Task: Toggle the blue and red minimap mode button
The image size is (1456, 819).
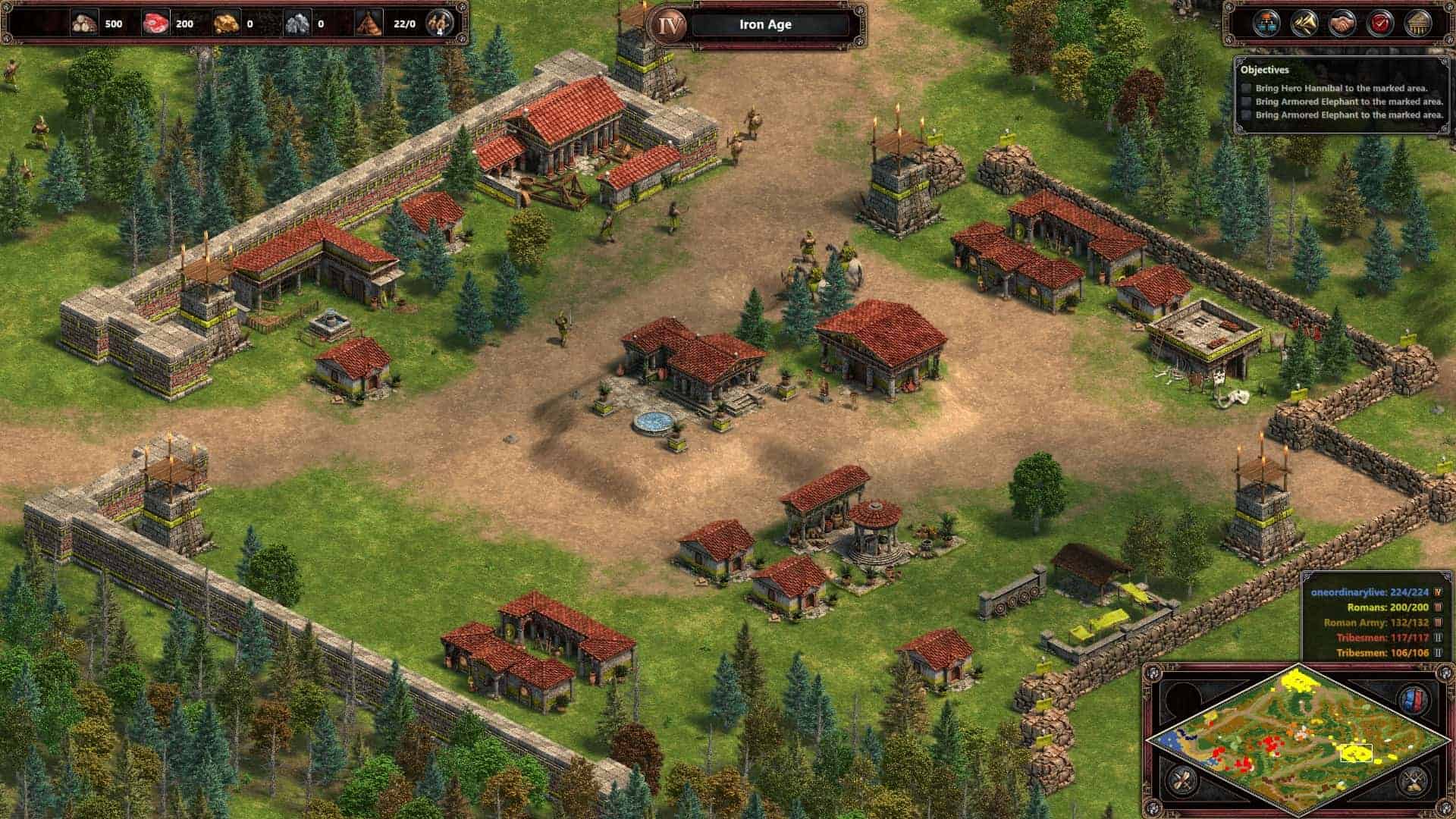Action: coord(1414,698)
